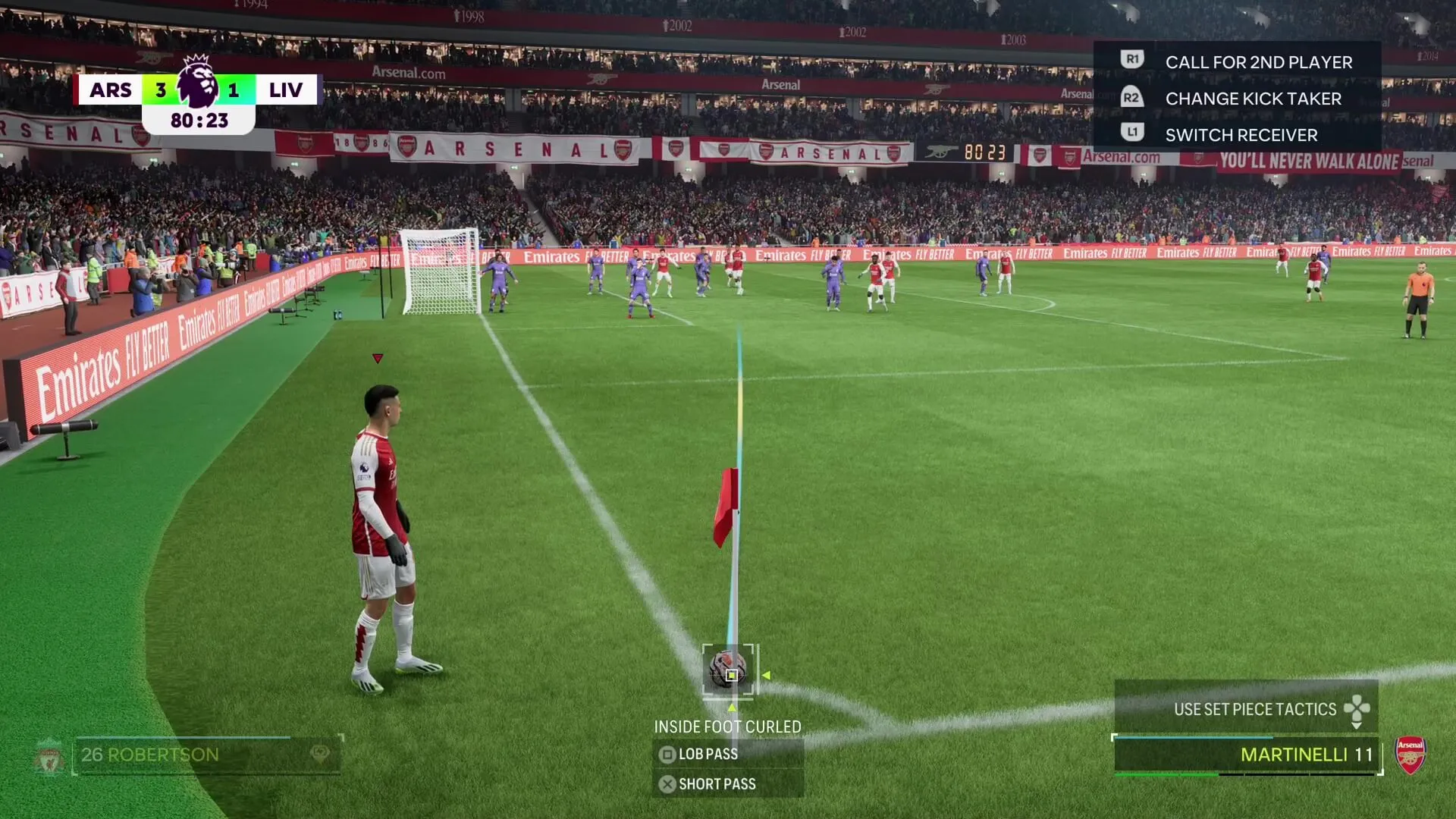This screenshot has height=819, width=1456.
Task: Choose the Change Kick Taker option
Action: pyautogui.click(x=1252, y=99)
